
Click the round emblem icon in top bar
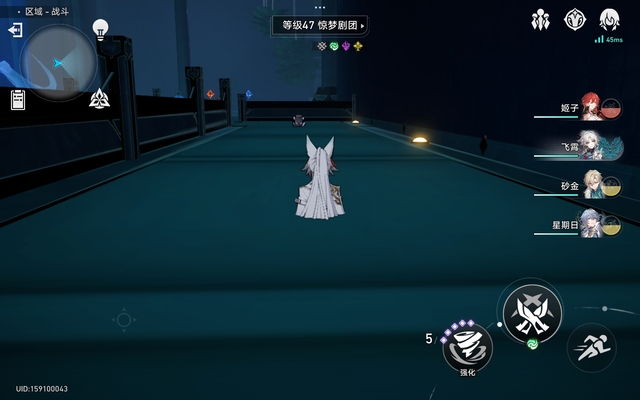[575, 19]
